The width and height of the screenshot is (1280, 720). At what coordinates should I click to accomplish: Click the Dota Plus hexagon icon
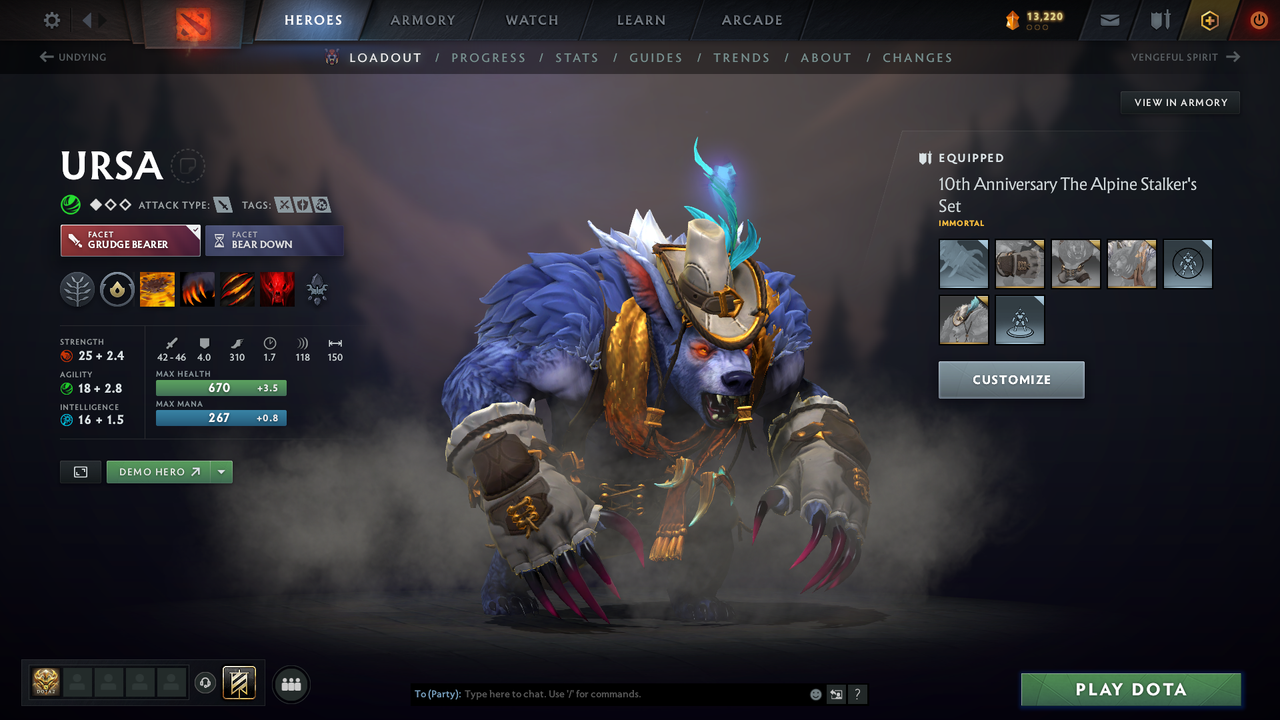click(1209, 19)
